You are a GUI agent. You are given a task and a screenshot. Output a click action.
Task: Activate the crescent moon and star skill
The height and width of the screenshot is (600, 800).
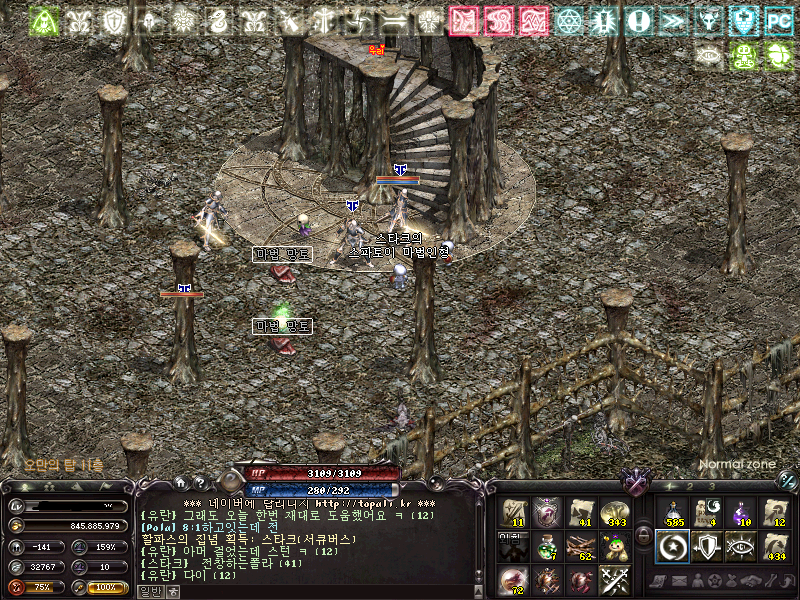672,546
